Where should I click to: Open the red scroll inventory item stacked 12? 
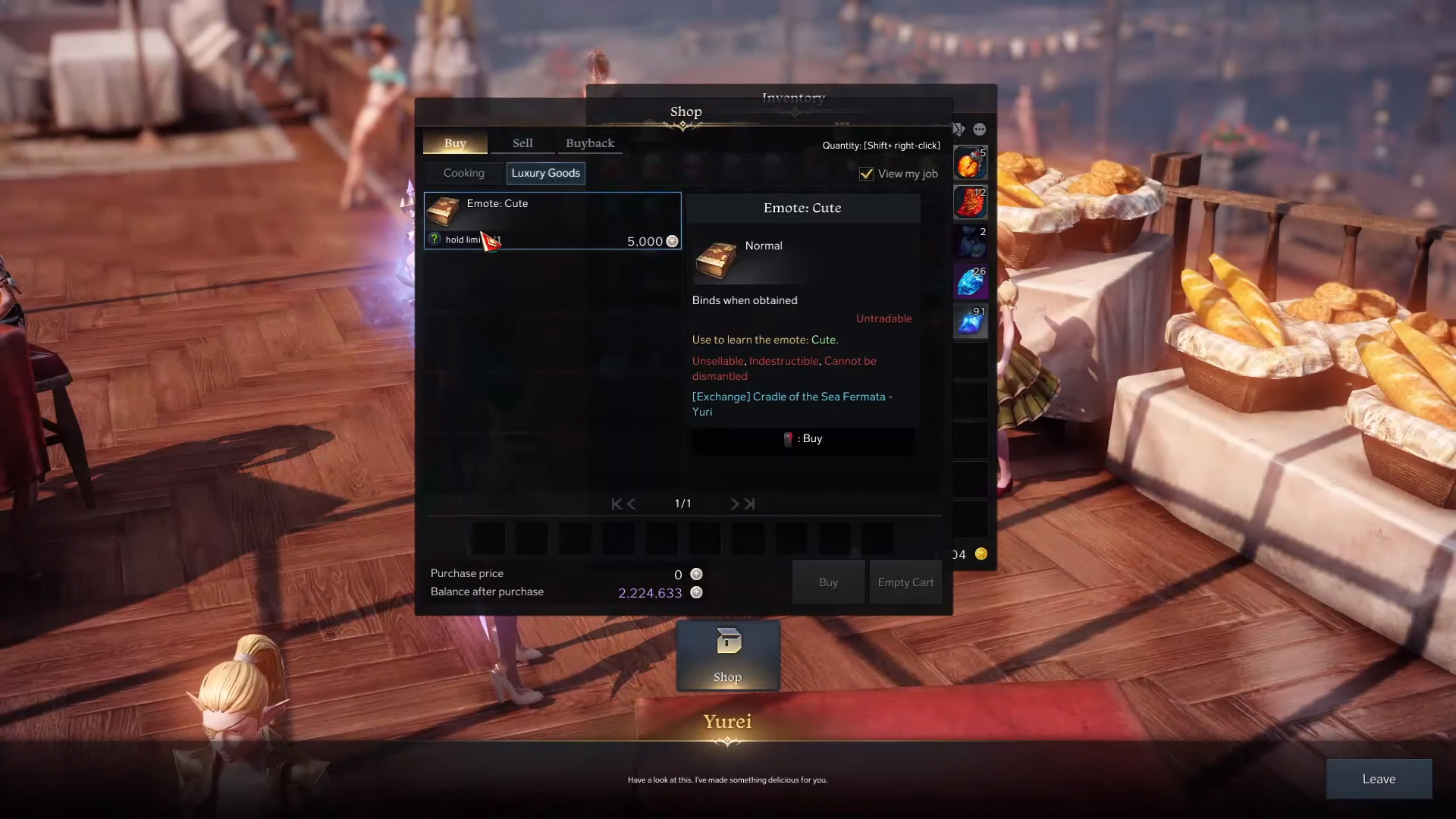[971, 202]
